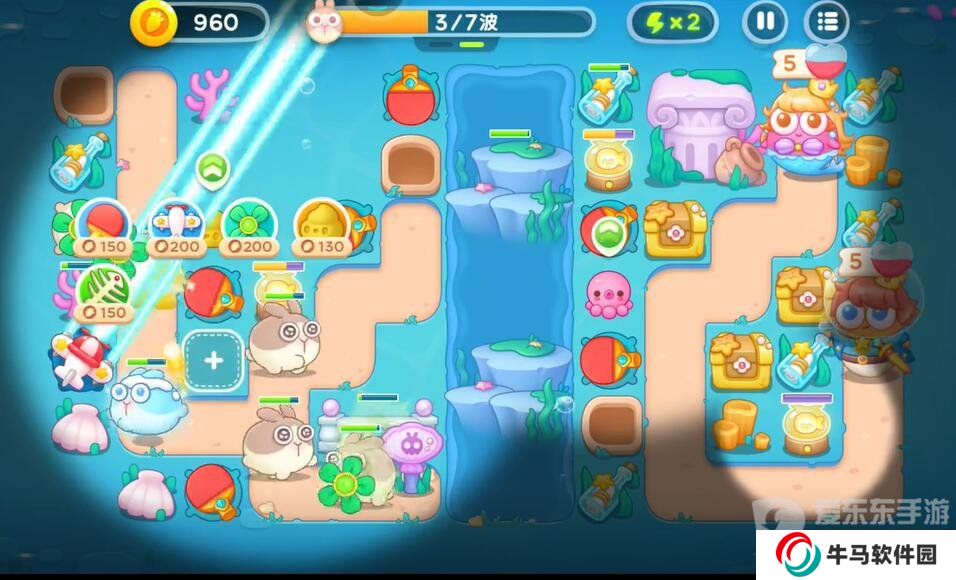Choose the airplane tower costing 200
956x580 pixels.
[x=175, y=225]
